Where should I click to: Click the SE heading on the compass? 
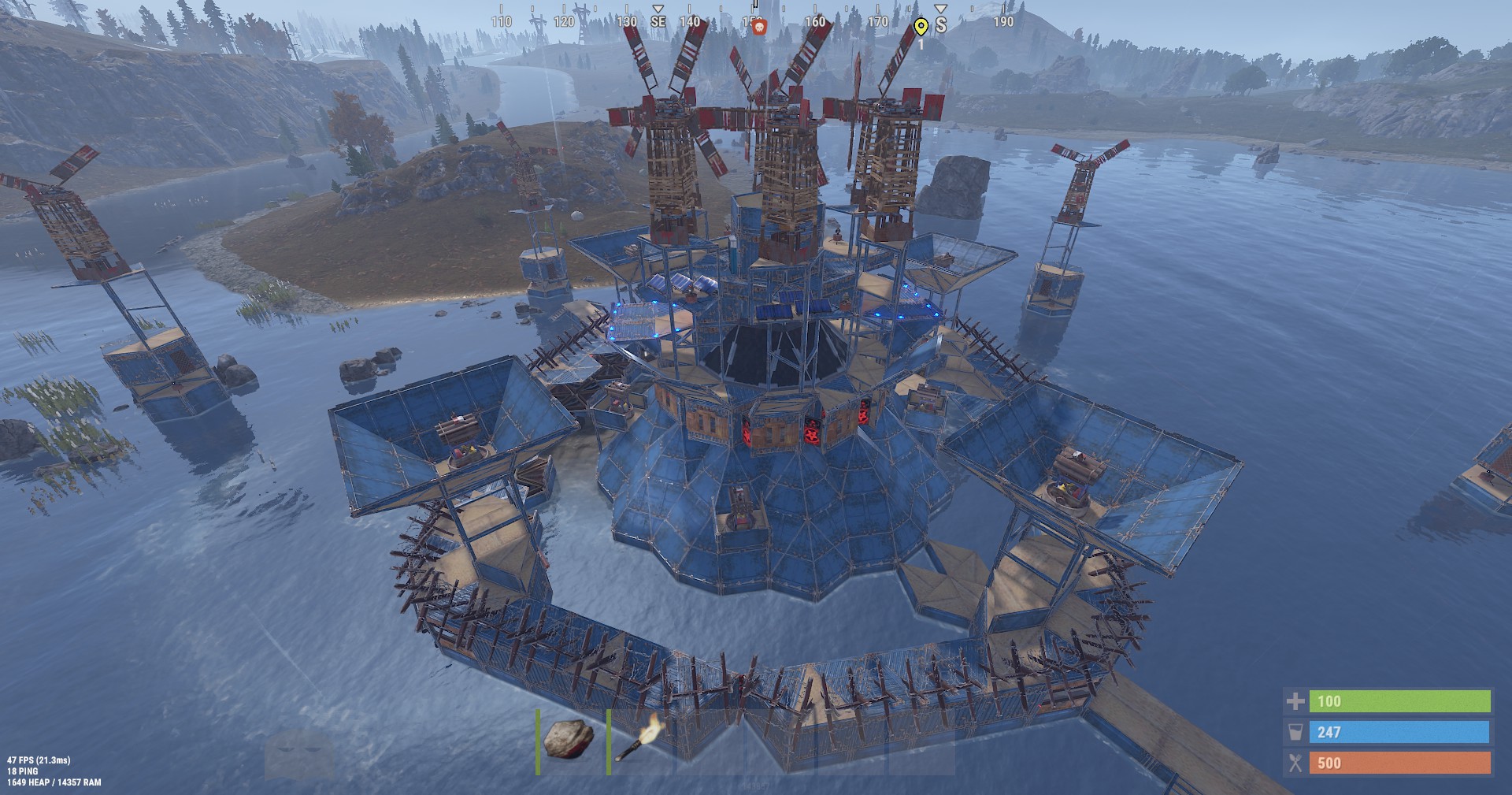tap(658, 20)
